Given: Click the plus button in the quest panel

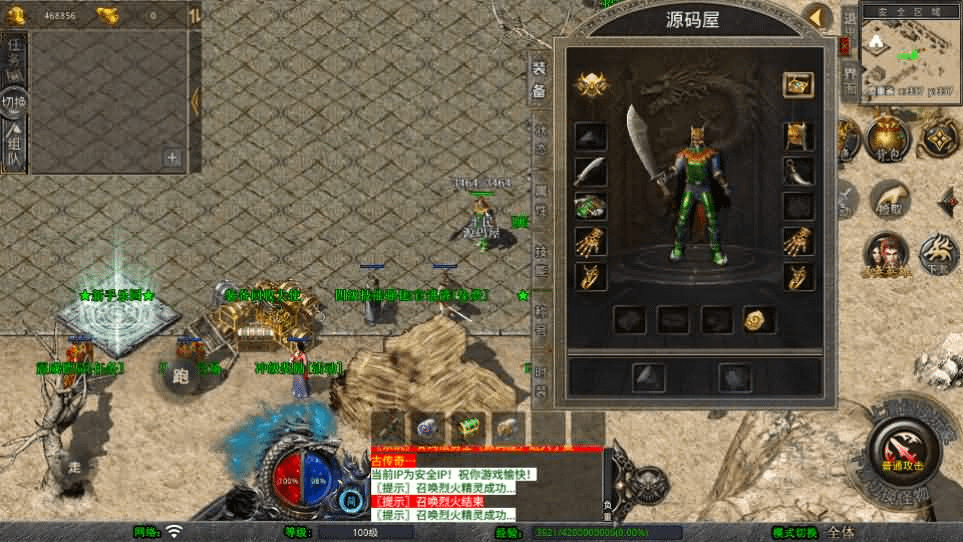Looking at the screenshot, I should (x=172, y=157).
